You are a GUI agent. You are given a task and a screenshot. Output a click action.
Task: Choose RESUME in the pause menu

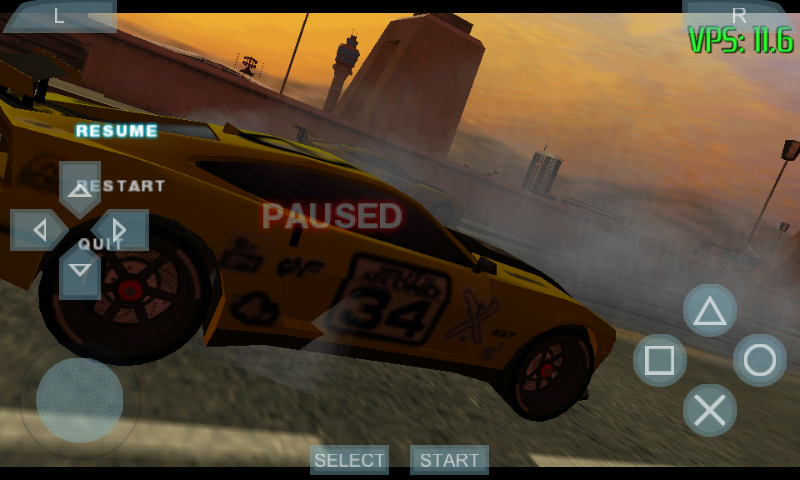[117, 131]
